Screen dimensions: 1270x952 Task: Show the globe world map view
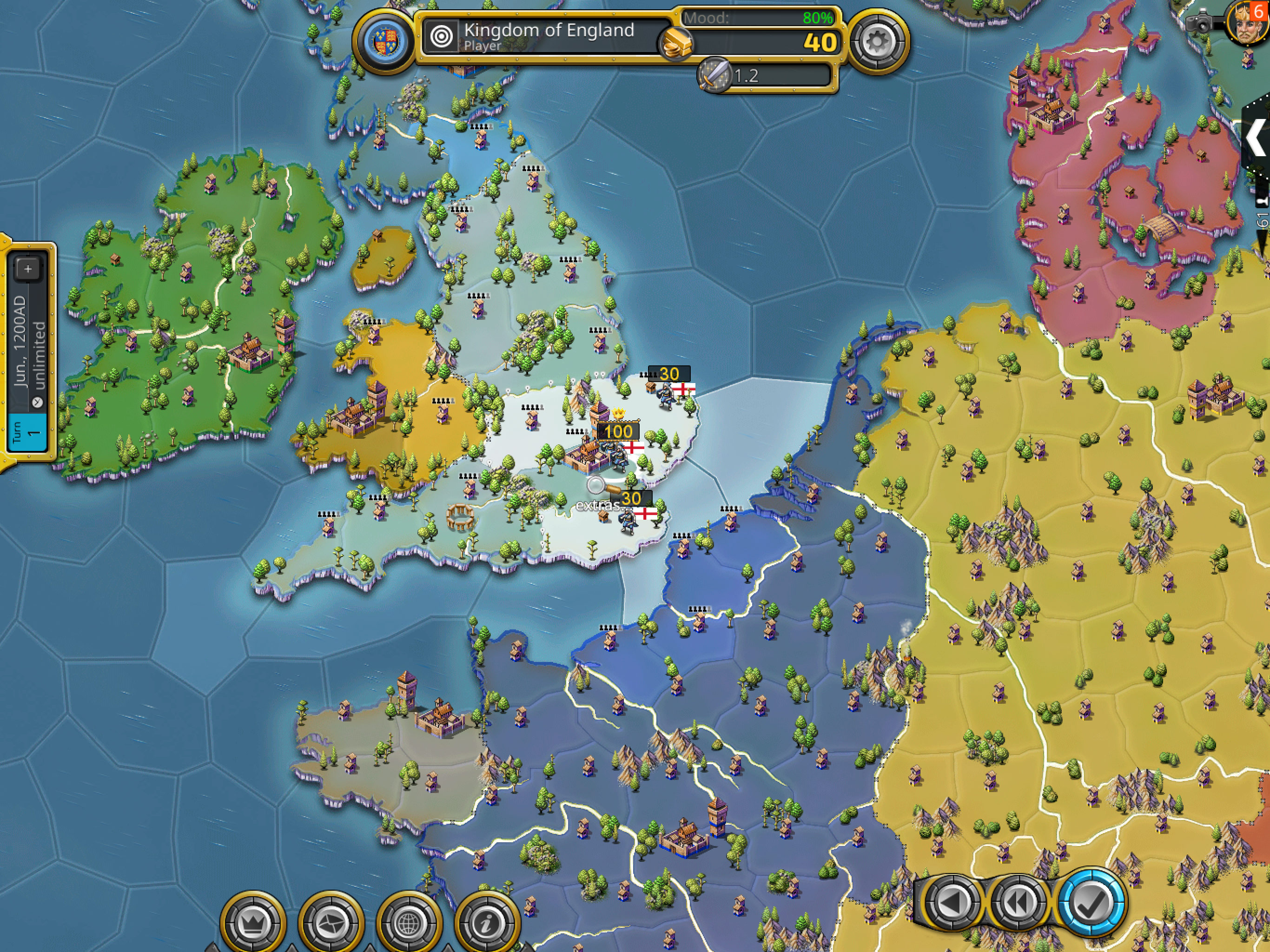pos(408,923)
